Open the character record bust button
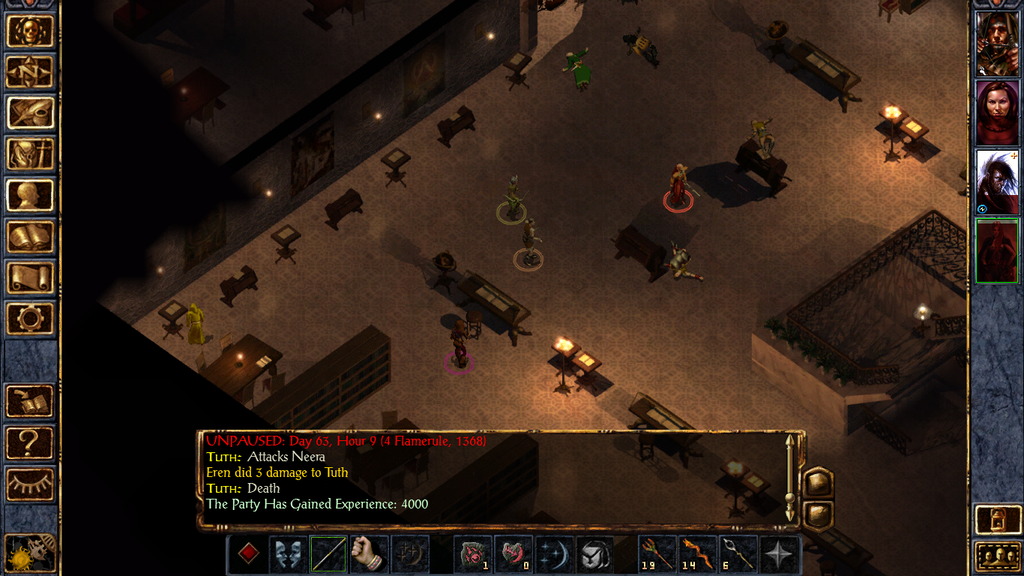Viewport: 1024px width, 576px height. pos(30,195)
